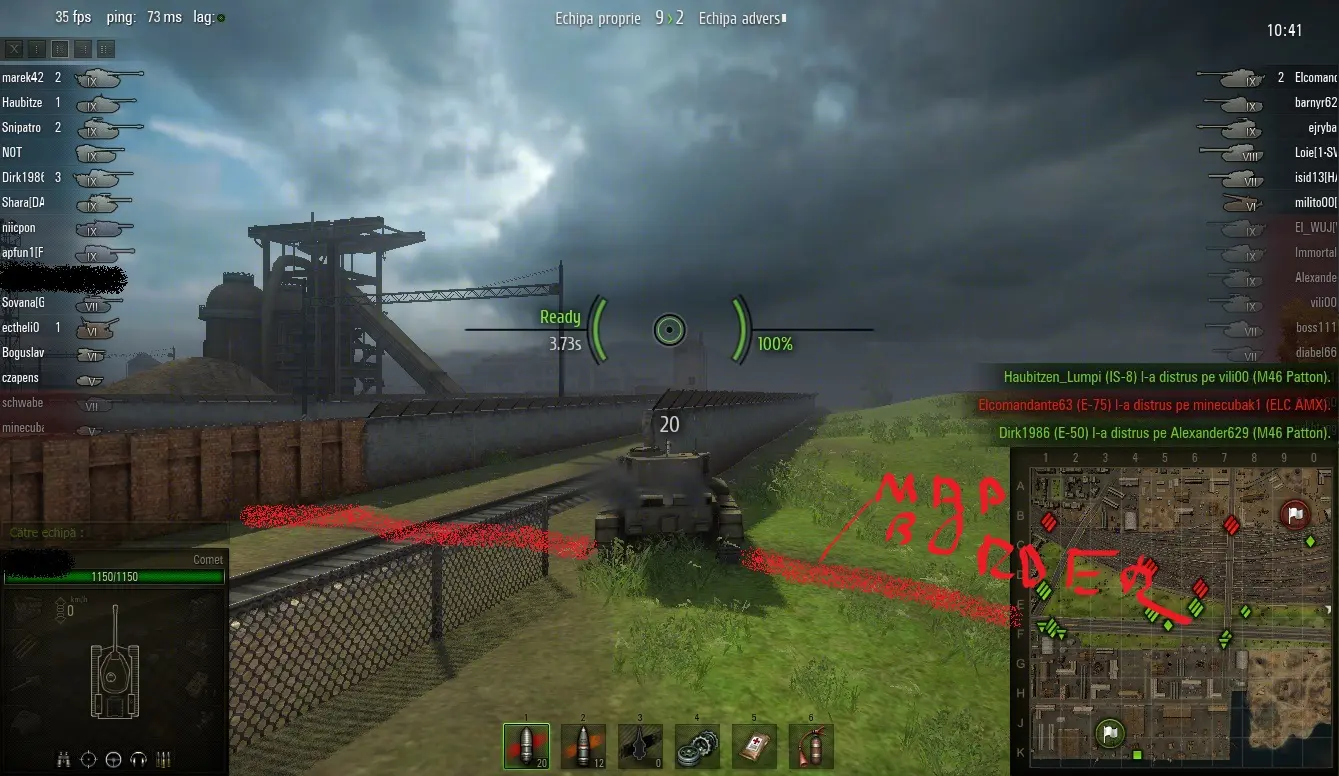
Task: Use the first aid kit consumable
Action: click(x=754, y=746)
